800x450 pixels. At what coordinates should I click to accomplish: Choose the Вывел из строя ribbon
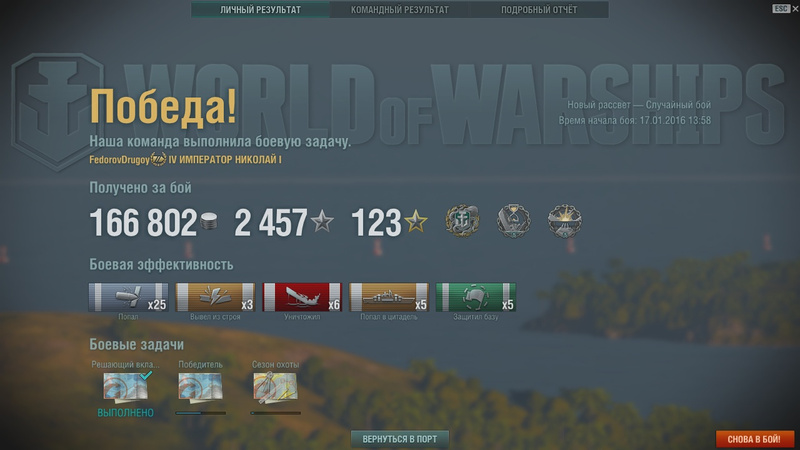pos(215,298)
